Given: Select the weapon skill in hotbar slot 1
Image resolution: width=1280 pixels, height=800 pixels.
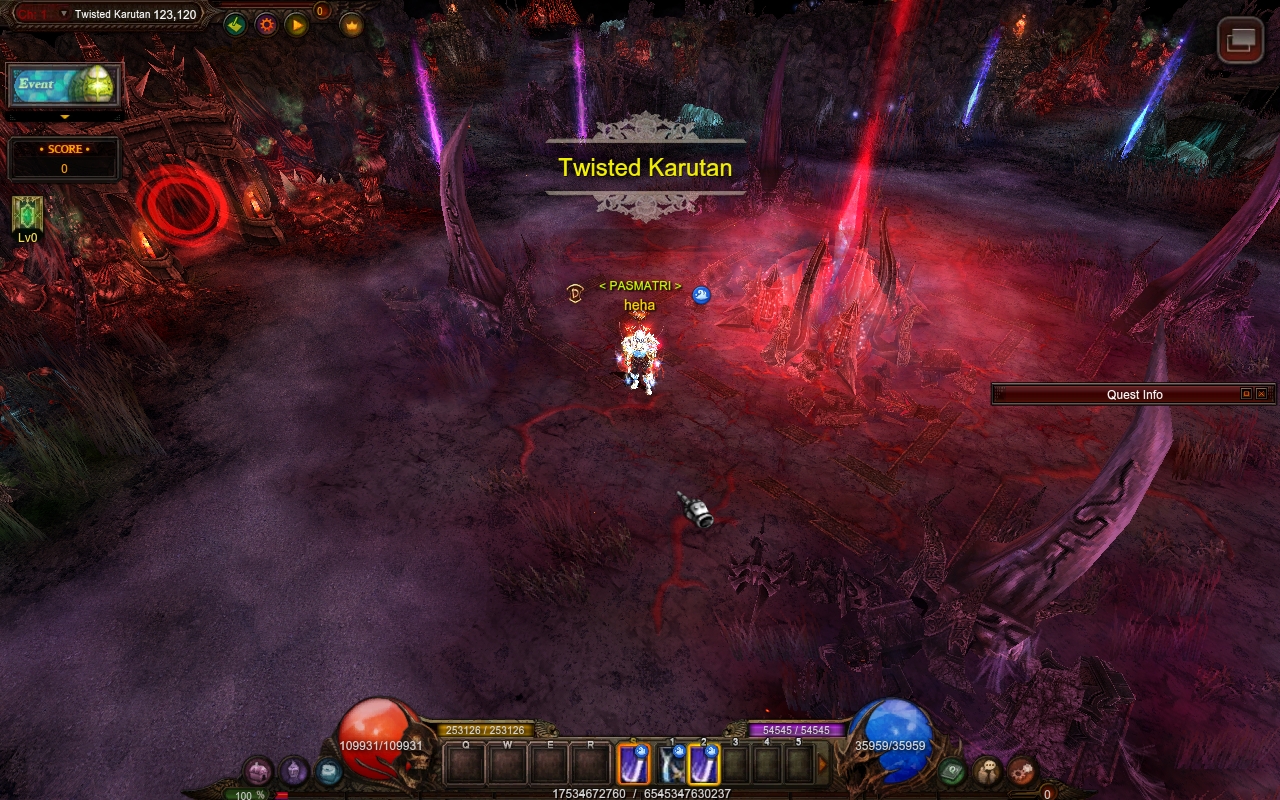Looking at the screenshot, I should click(x=671, y=765).
